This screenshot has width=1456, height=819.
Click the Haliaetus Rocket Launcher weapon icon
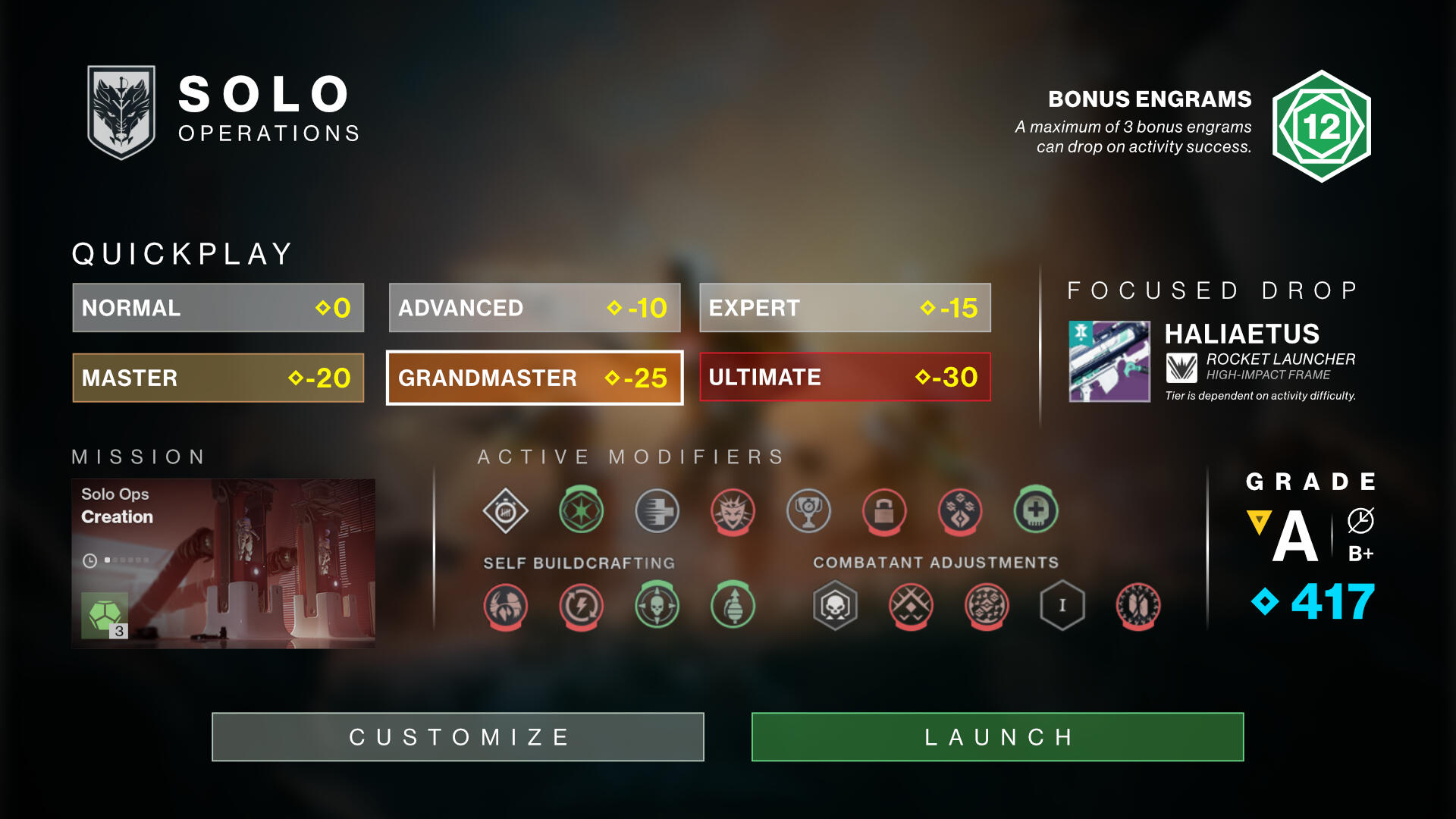[x=1109, y=362]
